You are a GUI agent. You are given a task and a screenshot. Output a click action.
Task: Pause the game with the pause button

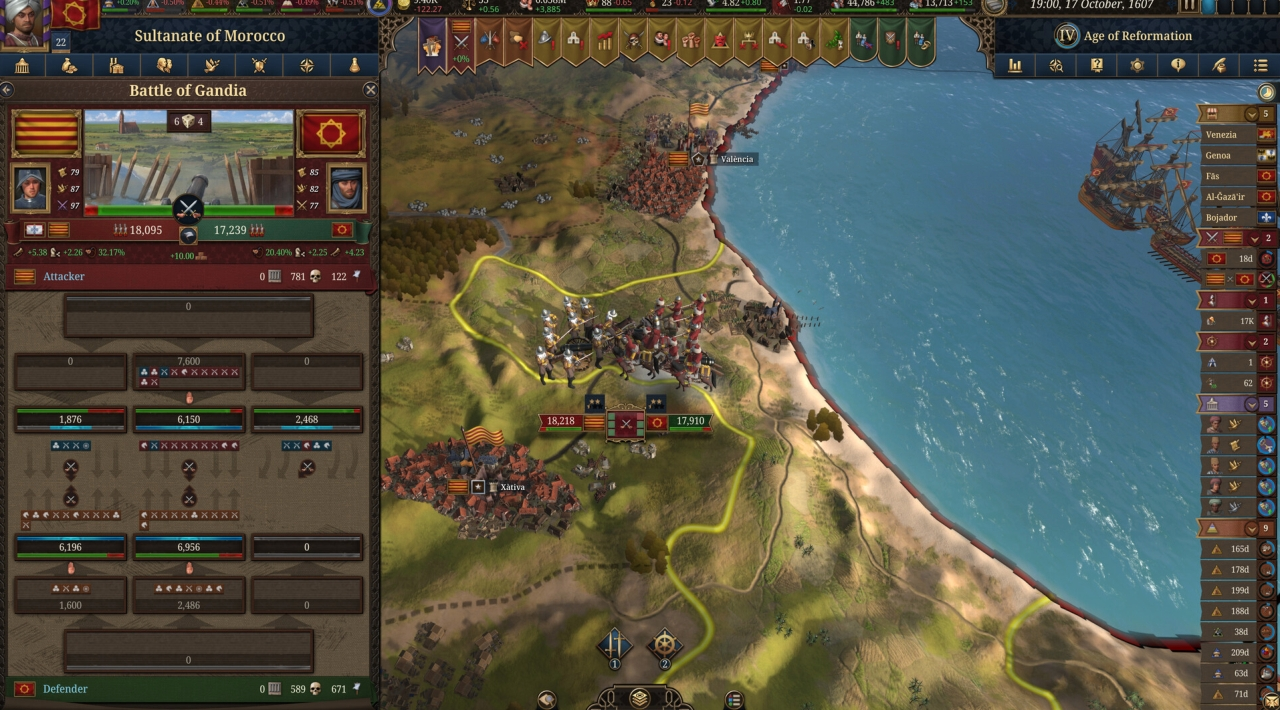pyautogui.click(x=1189, y=6)
